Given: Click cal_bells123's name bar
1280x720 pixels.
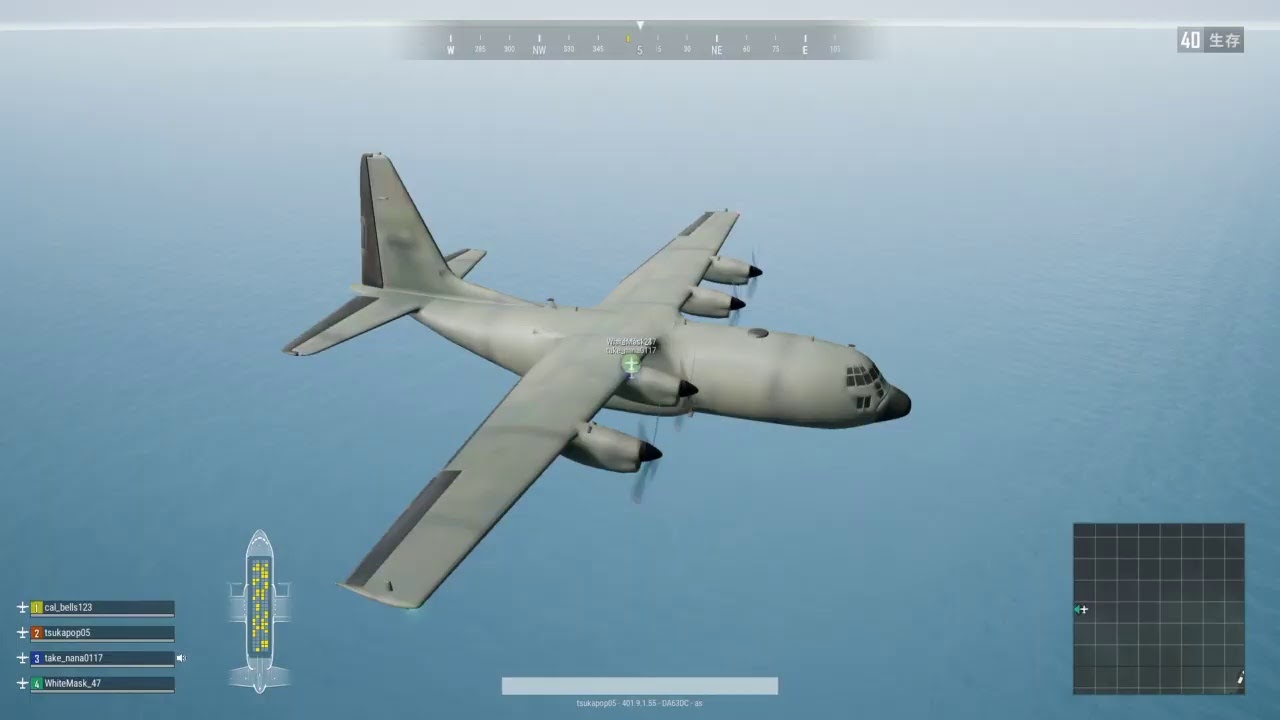Looking at the screenshot, I should pyautogui.click(x=100, y=607).
